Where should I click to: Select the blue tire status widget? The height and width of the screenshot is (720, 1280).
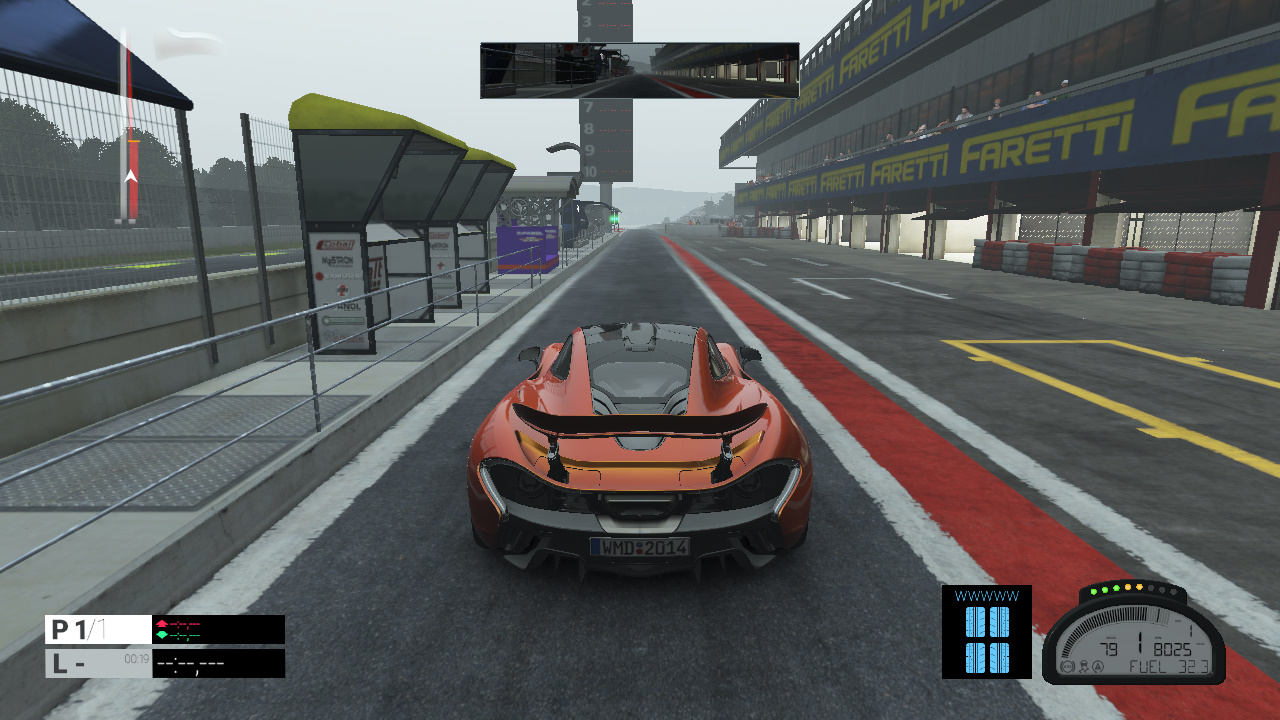[986, 632]
